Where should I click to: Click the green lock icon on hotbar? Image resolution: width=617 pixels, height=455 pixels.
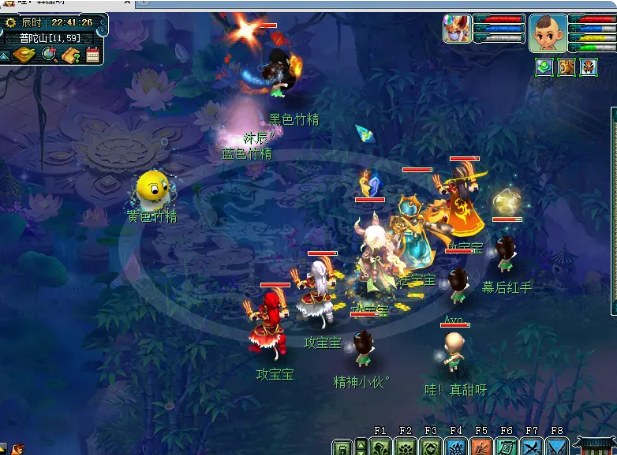click(343, 446)
